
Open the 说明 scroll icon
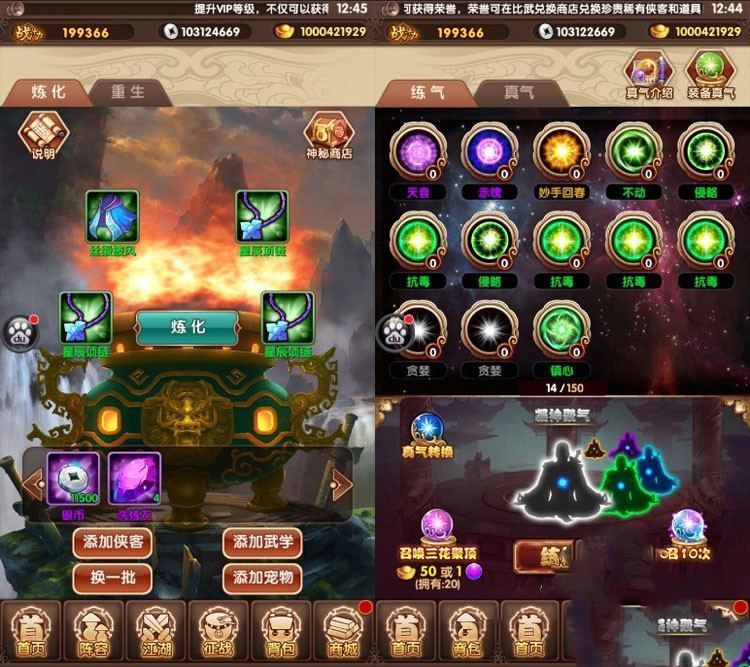44,132
